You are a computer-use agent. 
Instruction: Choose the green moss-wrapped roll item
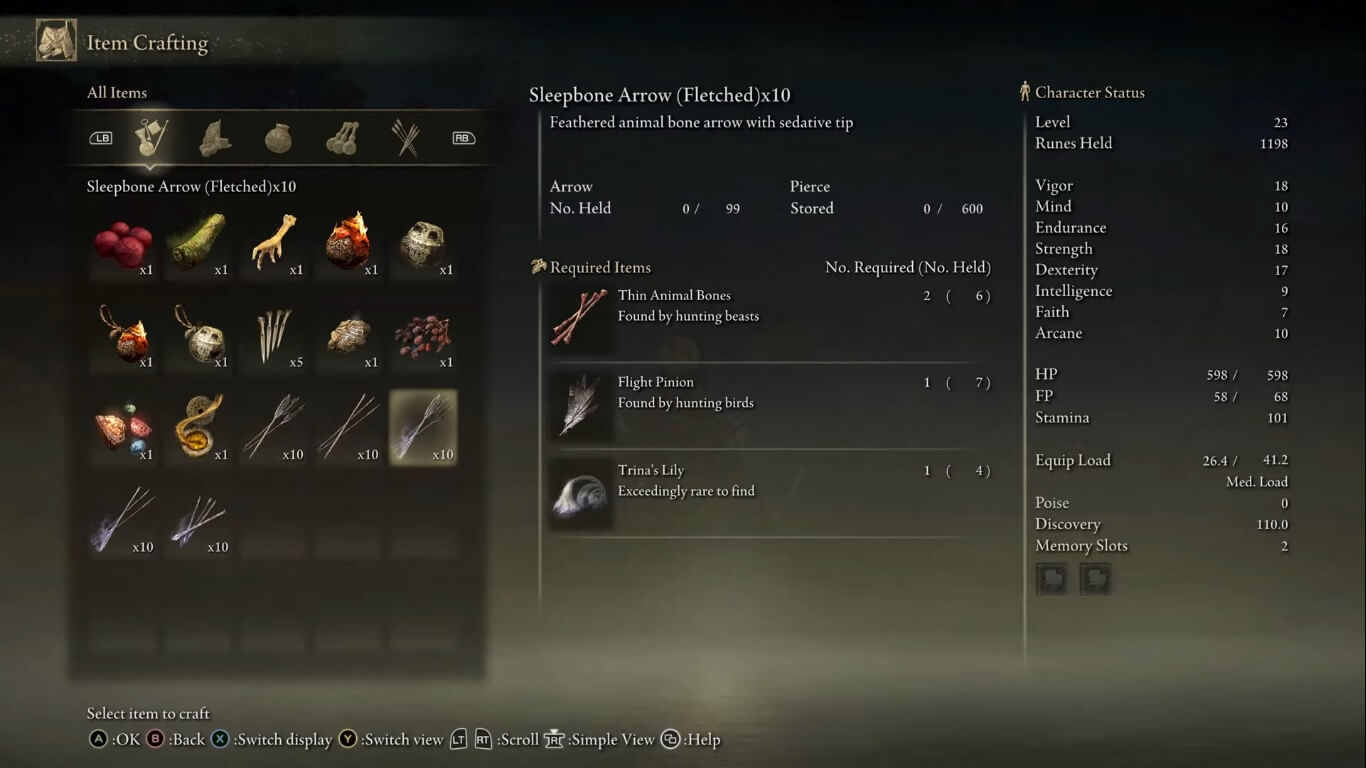(197, 244)
